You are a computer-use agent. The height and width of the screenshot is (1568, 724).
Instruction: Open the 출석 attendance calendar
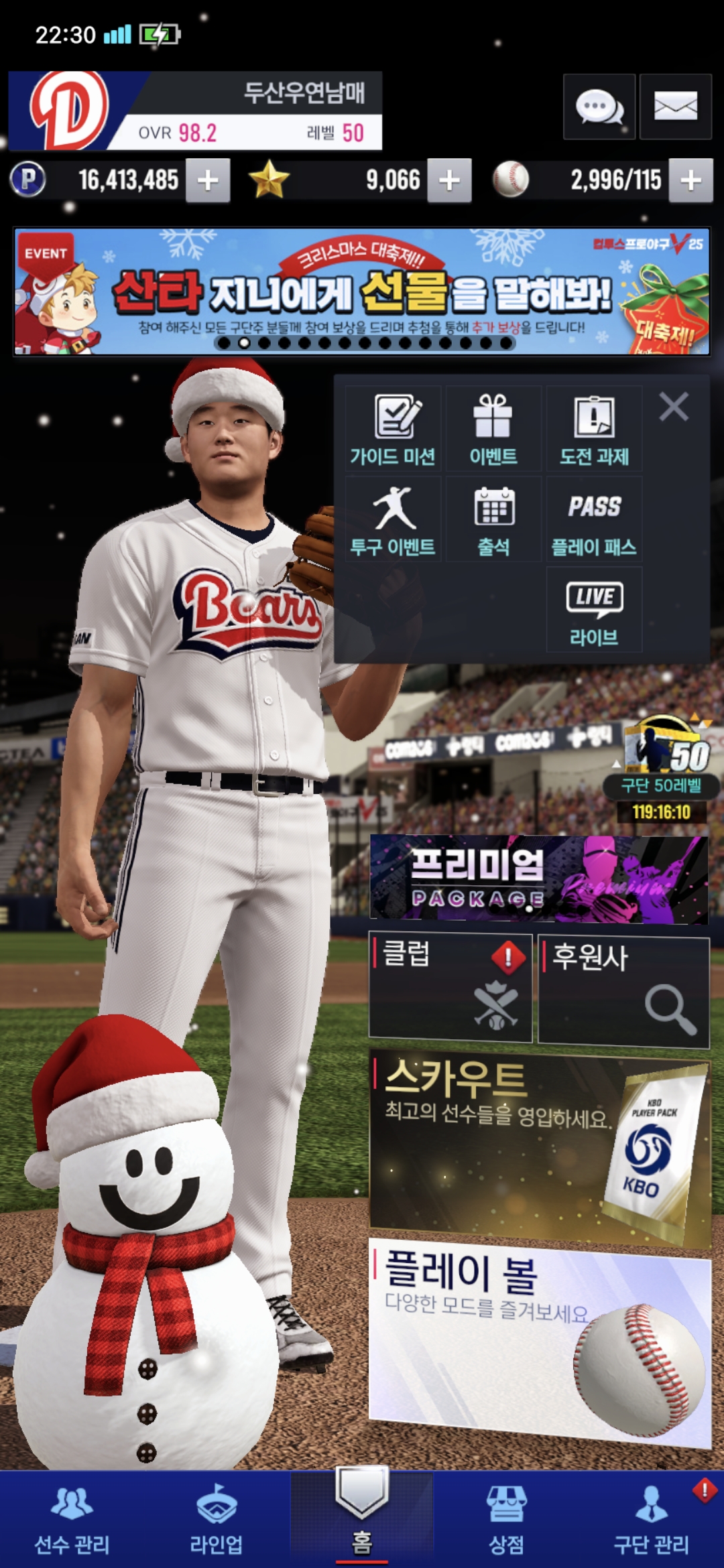493,519
